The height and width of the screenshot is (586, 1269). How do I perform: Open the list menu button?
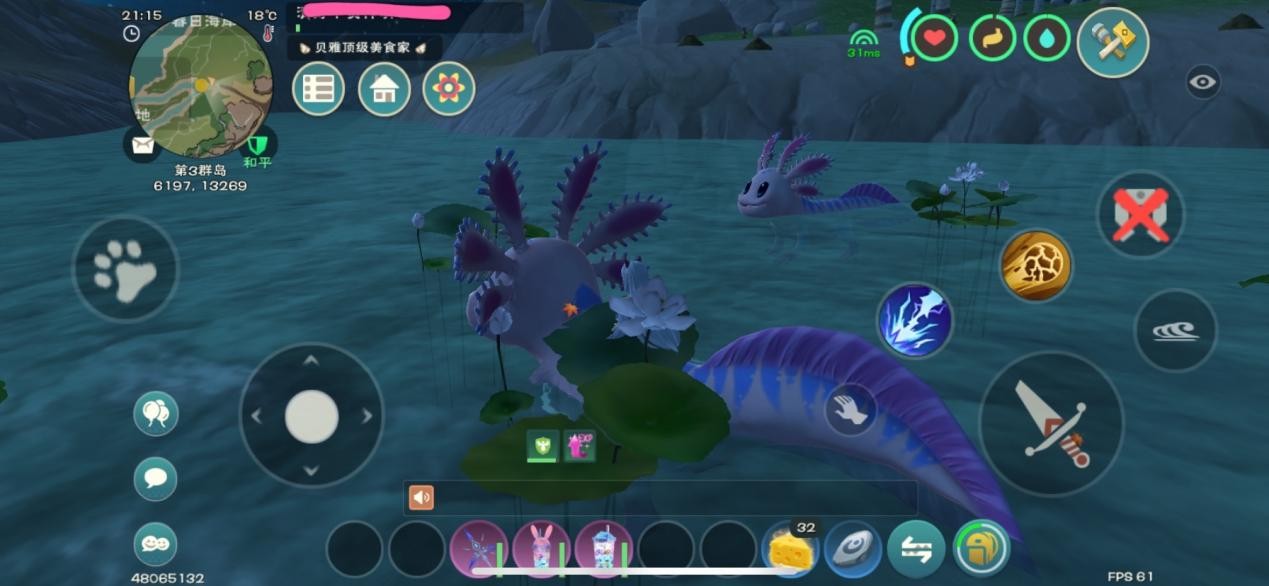(318, 89)
